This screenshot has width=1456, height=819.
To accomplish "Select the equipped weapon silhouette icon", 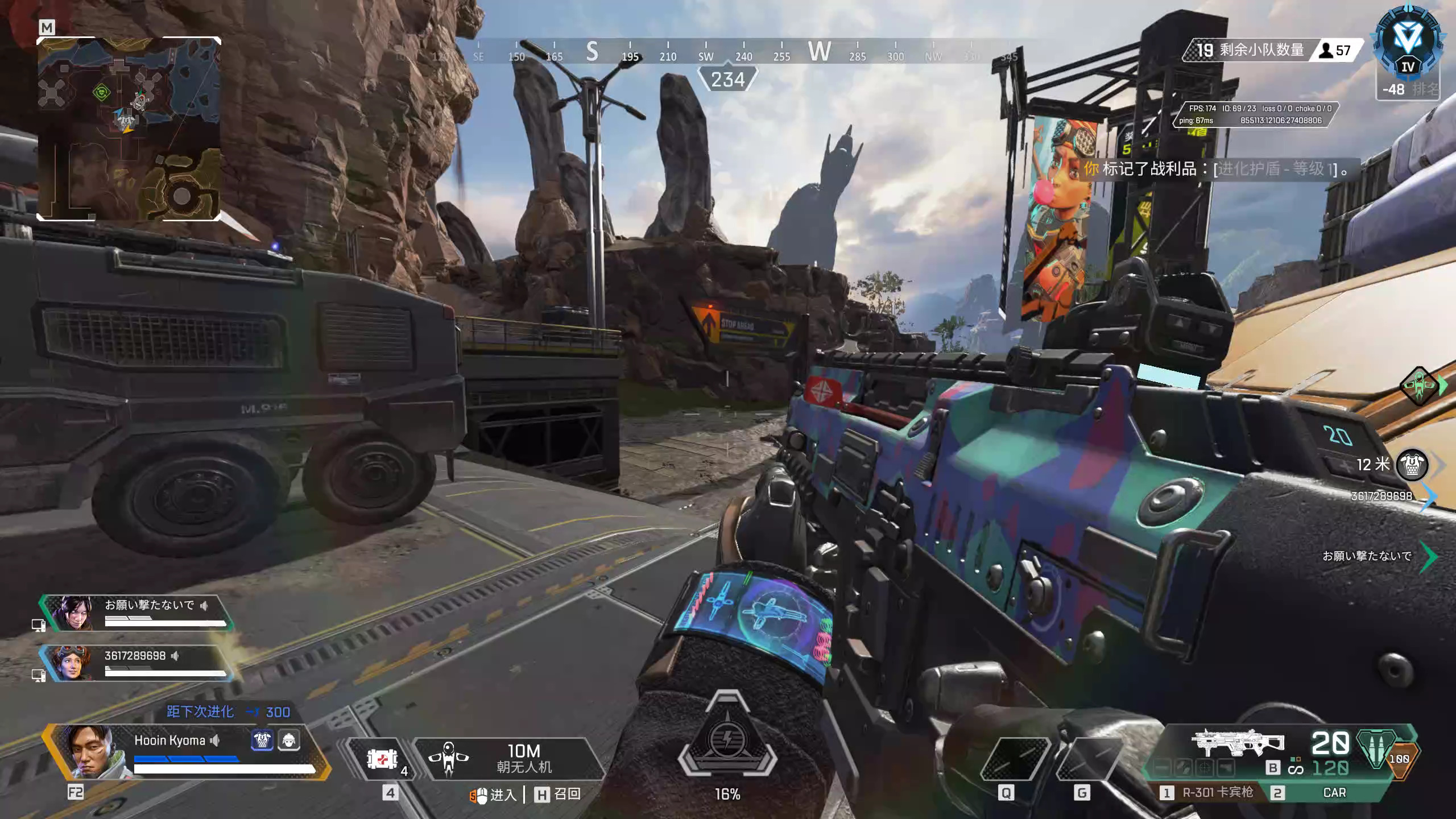I will [x=1238, y=743].
